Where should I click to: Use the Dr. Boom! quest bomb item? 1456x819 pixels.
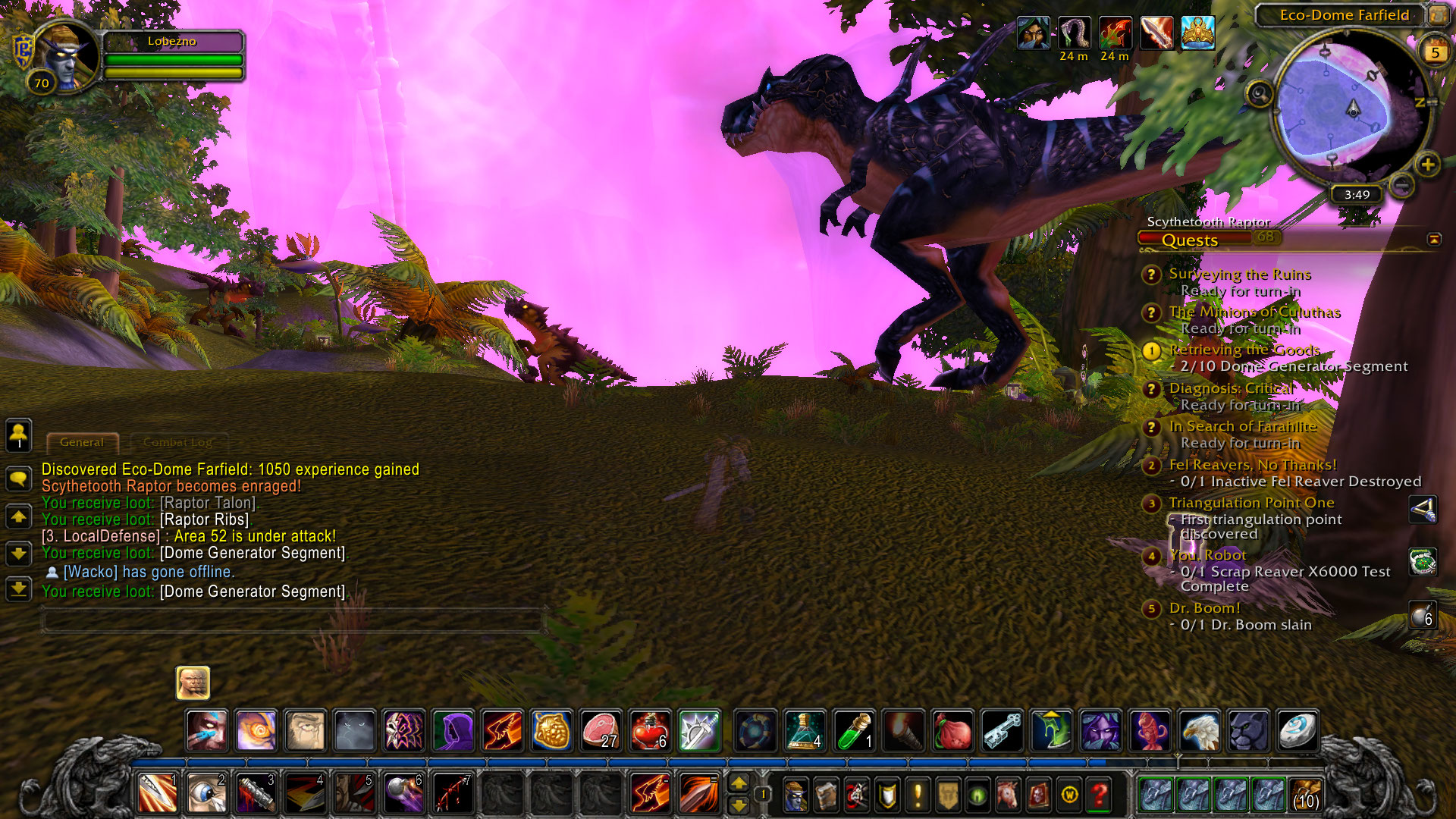pyautogui.click(x=1423, y=615)
